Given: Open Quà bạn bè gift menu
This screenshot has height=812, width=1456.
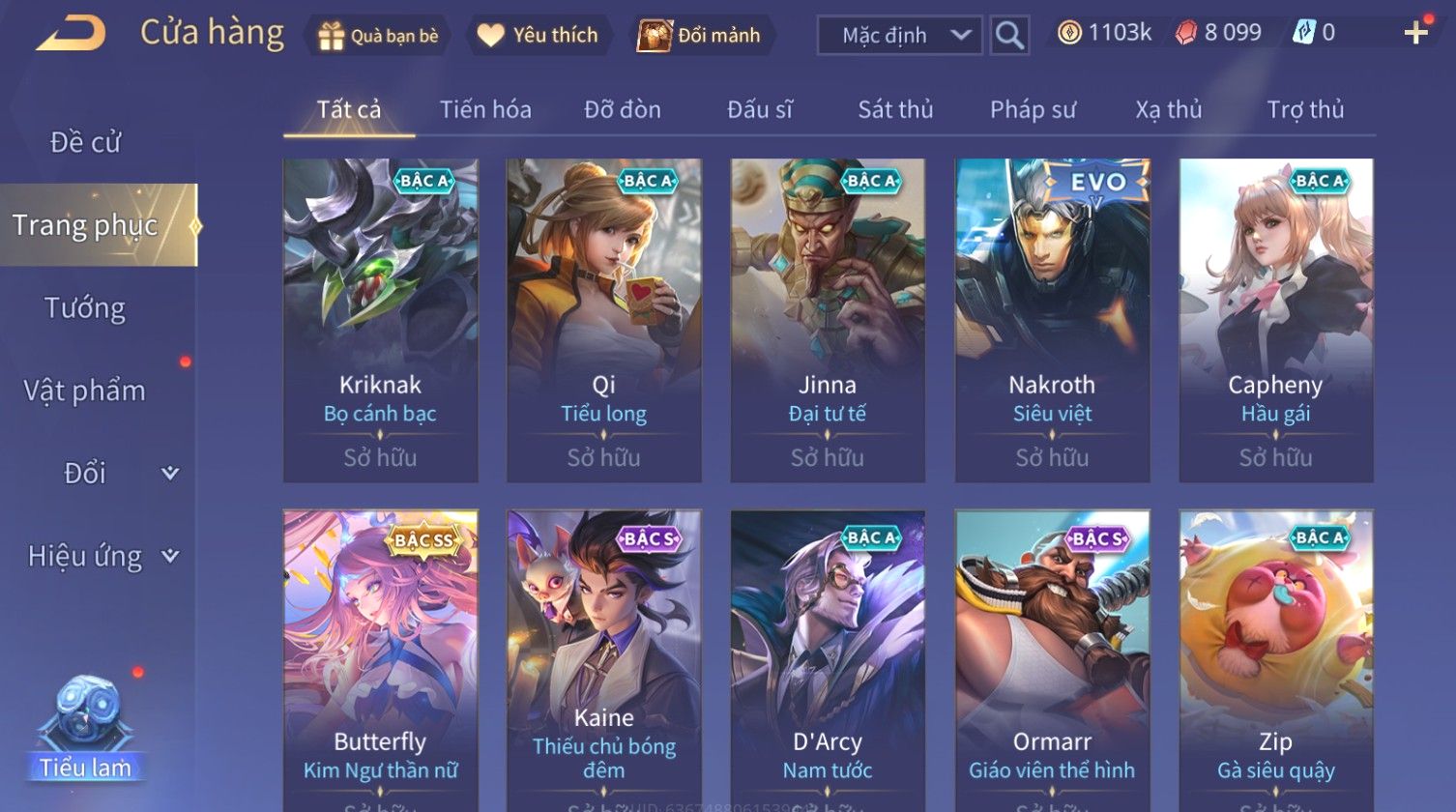Looking at the screenshot, I should click(x=378, y=36).
